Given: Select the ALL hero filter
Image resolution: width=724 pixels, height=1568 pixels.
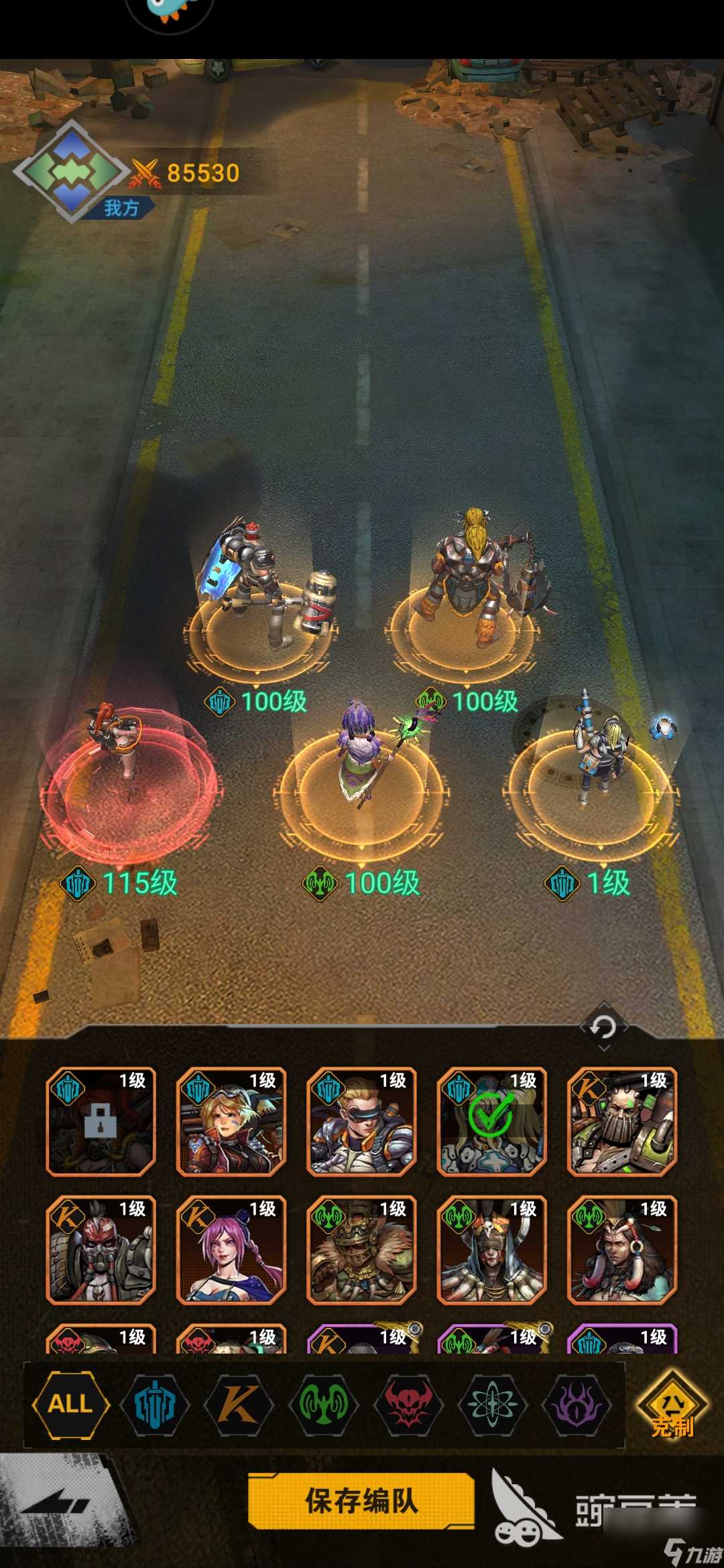Looking at the screenshot, I should point(70,1403).
